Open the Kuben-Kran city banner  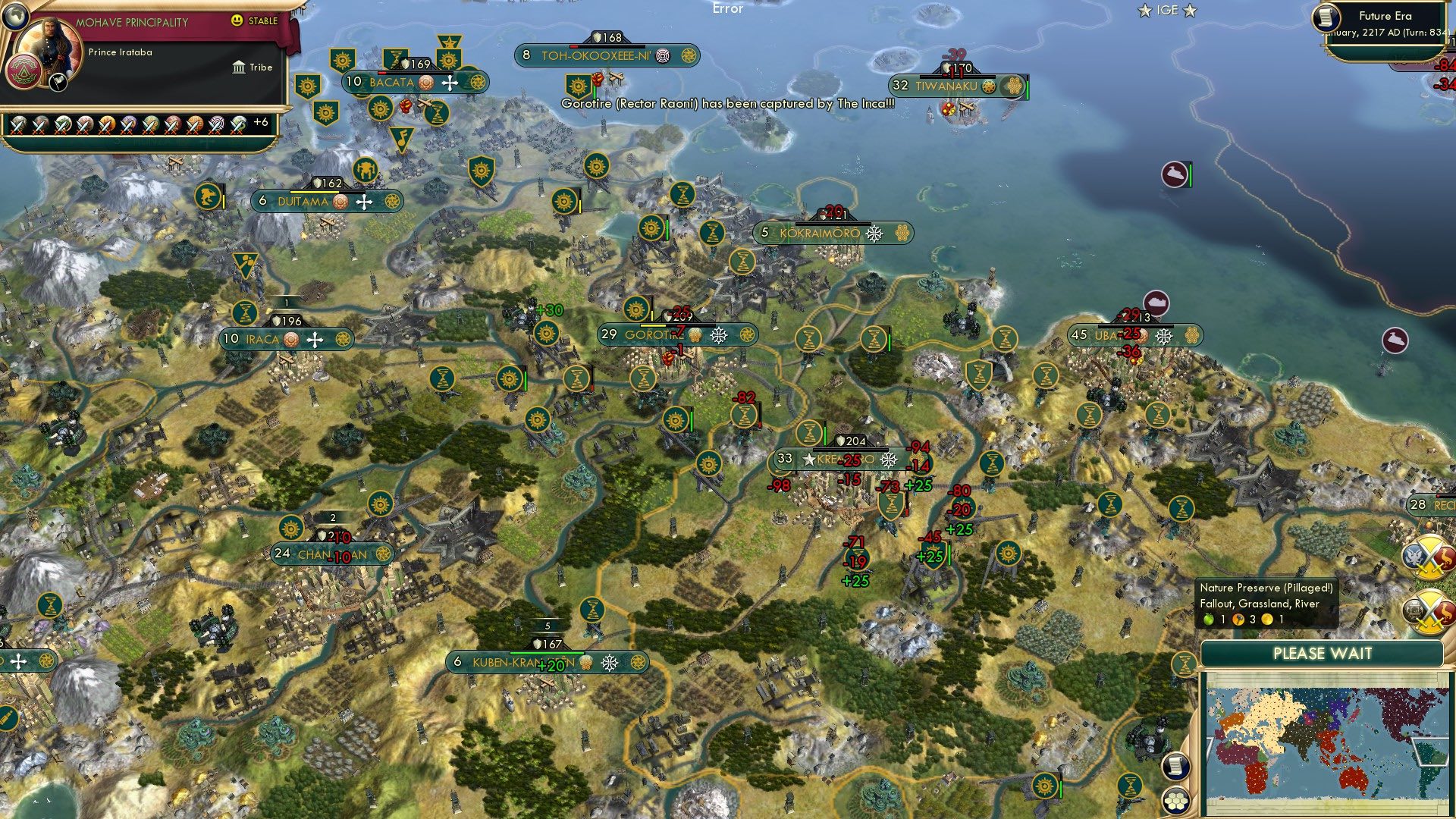point(523,663)
